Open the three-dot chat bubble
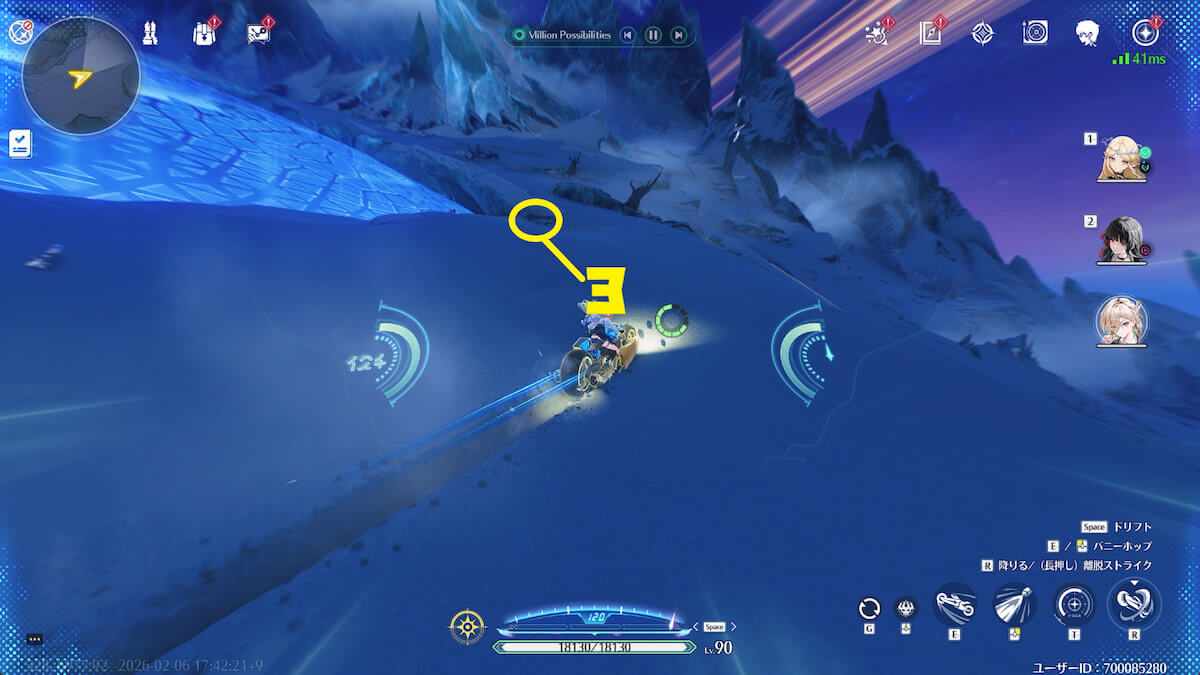 click(34, 639)
